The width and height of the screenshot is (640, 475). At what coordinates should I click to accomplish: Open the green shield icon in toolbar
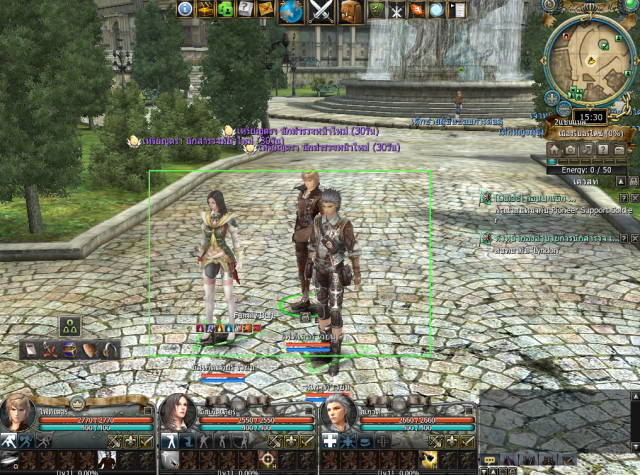[x=377, y=10]
